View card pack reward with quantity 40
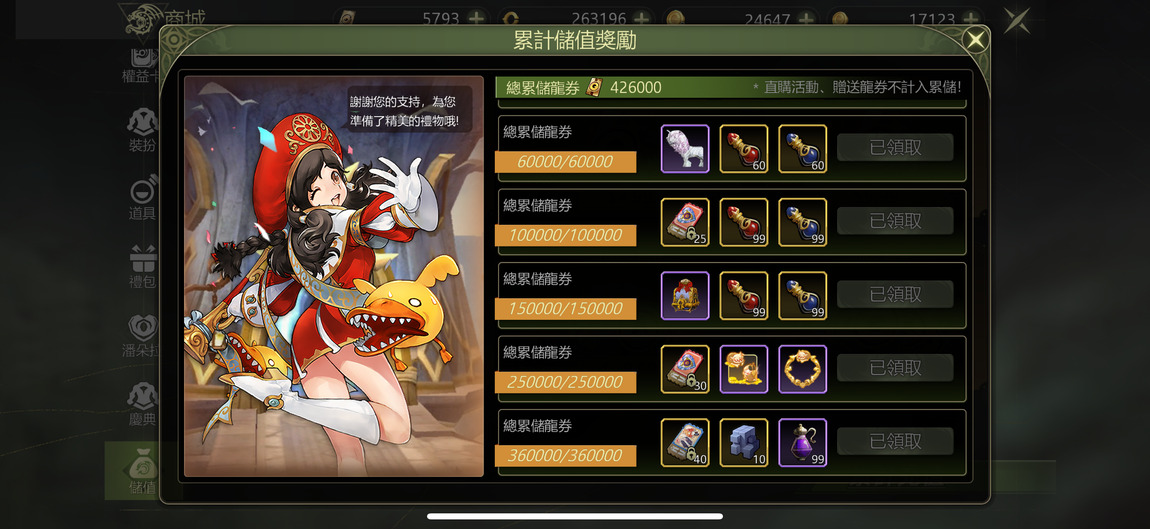 (685, 442)
